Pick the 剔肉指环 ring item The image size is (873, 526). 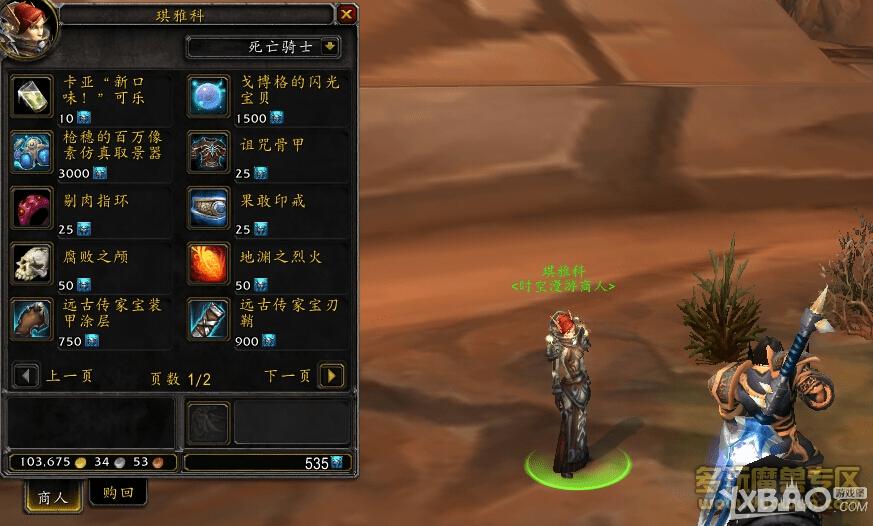pyautogui.click(x=32, y=208)
